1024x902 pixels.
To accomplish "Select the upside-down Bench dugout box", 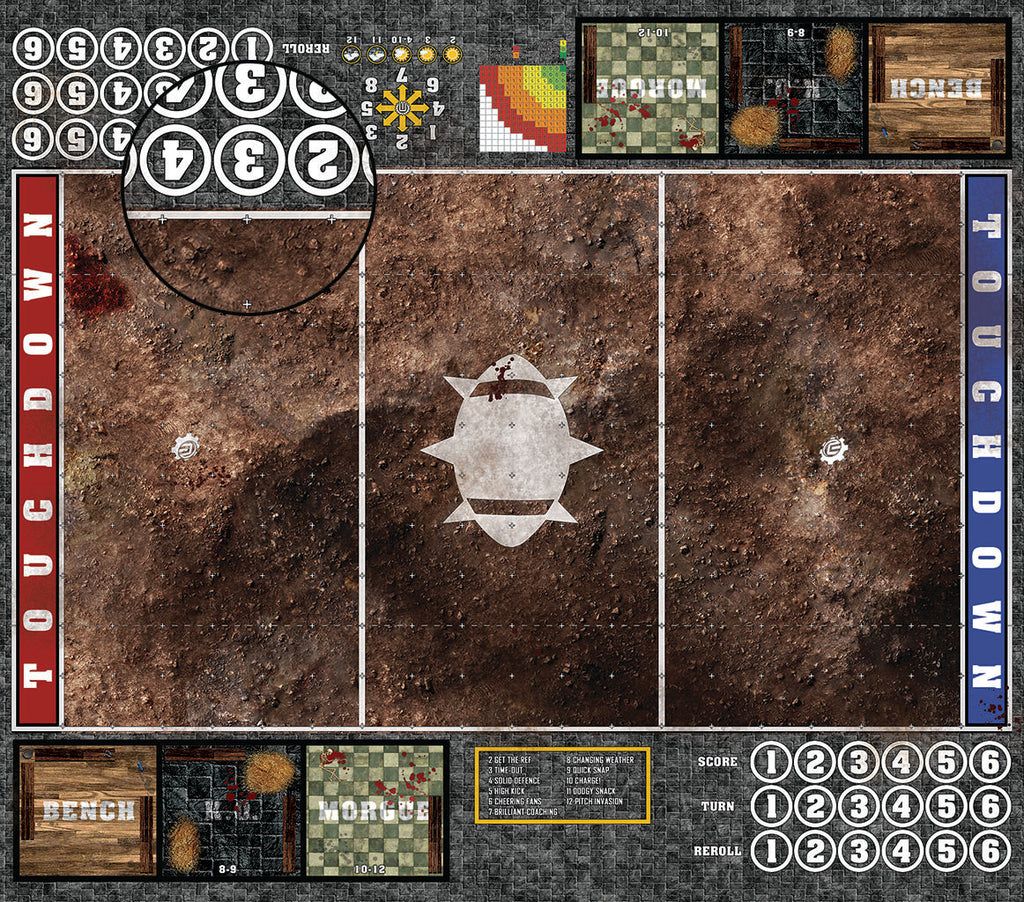I will 937,88.
